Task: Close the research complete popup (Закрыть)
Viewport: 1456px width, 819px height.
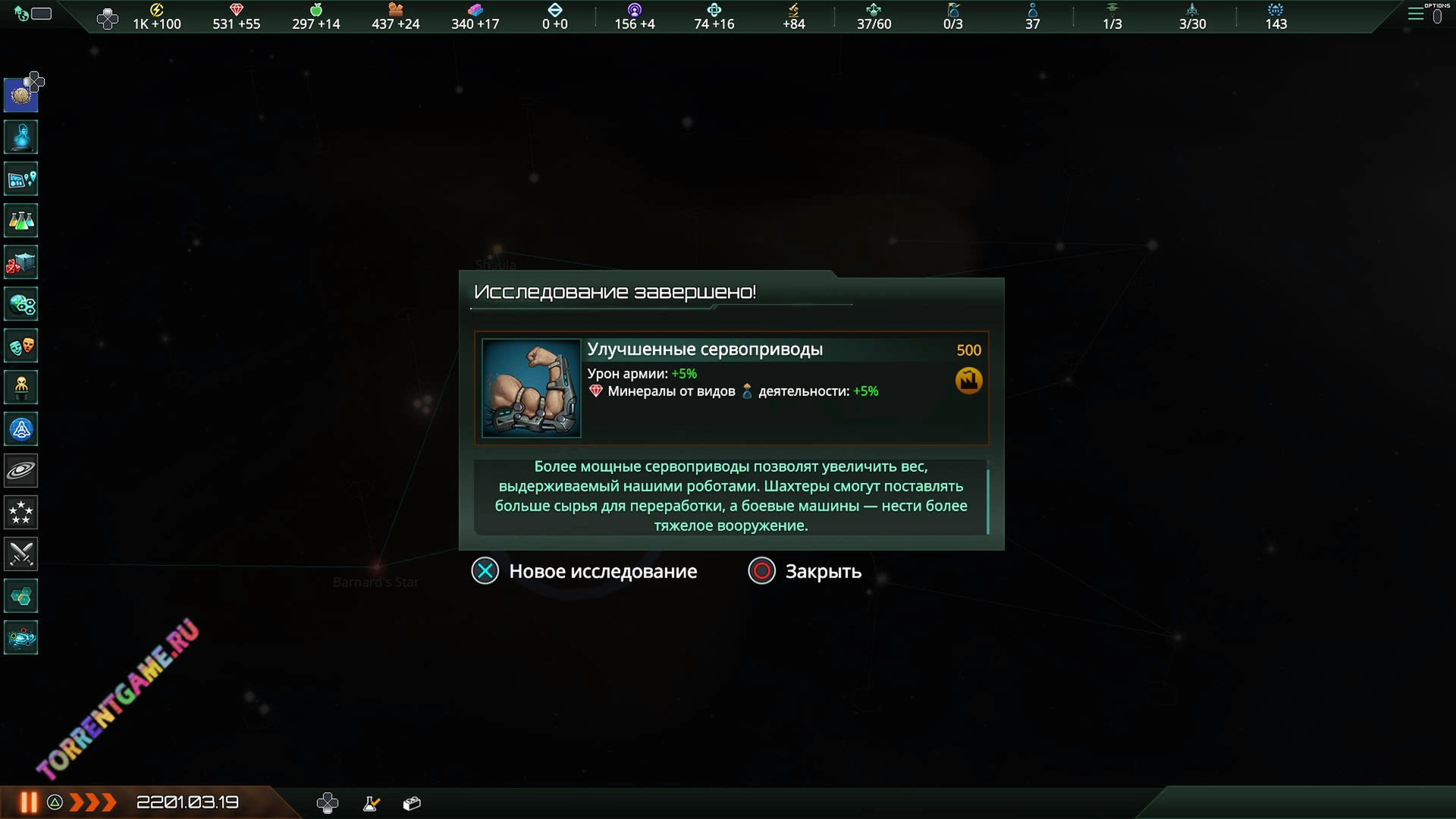Action: (x=805, y=571)
